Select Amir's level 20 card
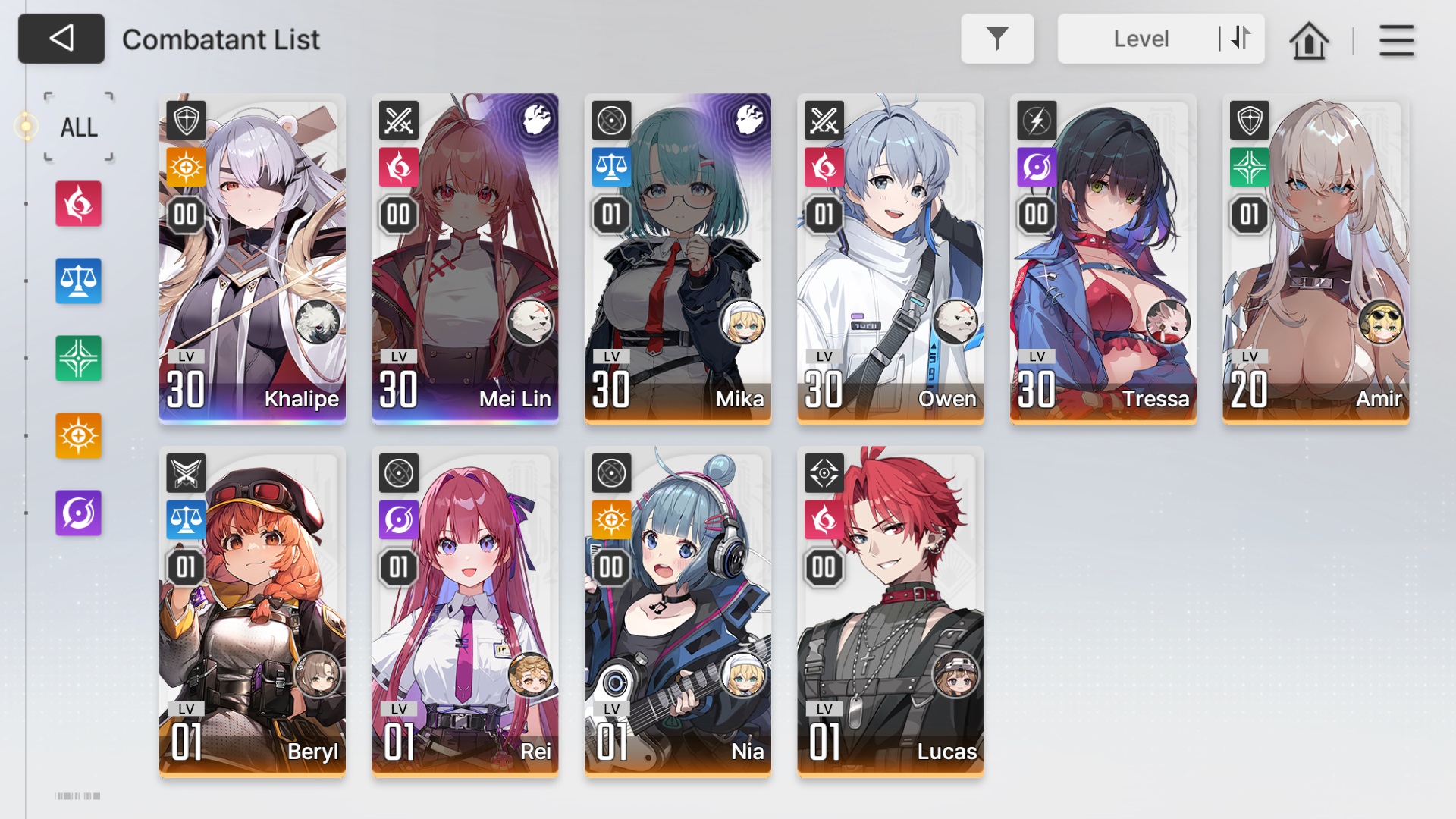 [x=1316, y=259]
